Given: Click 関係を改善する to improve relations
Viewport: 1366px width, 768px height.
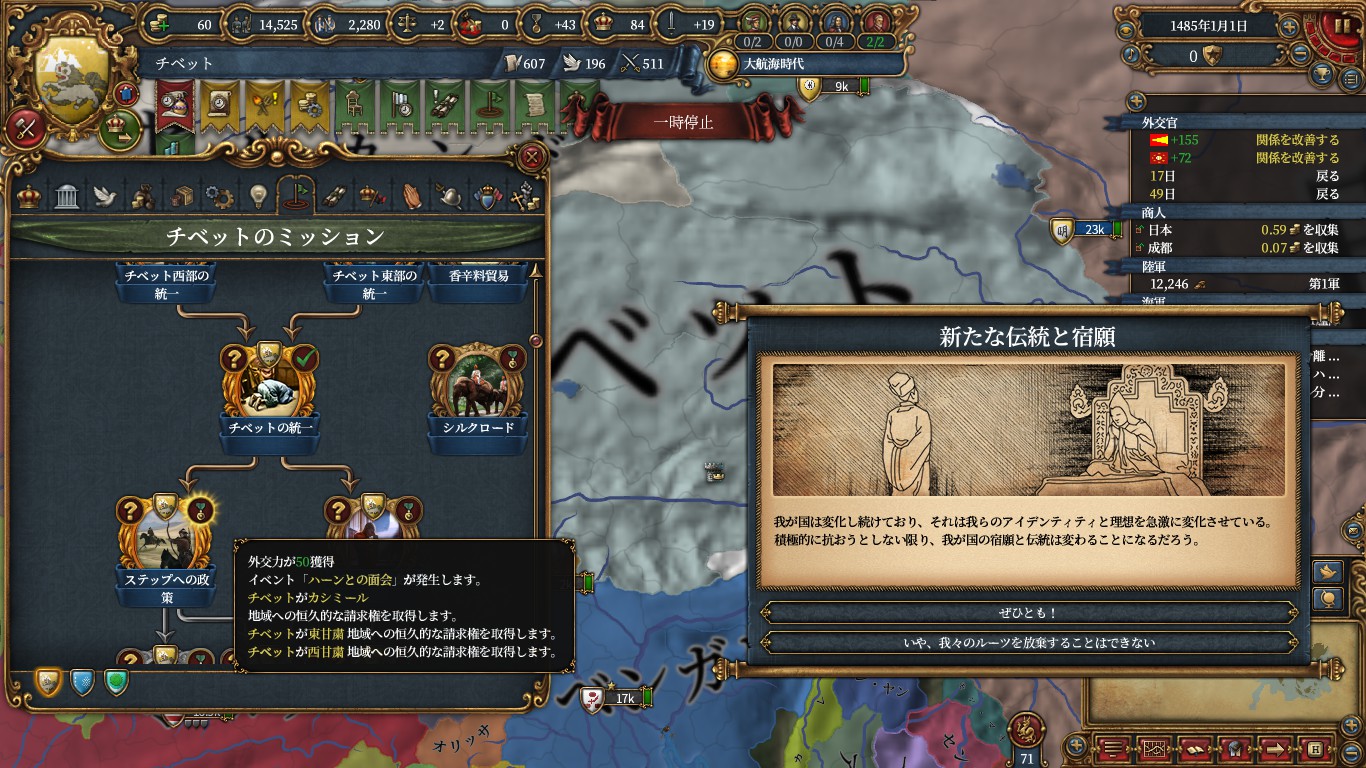Looking at the screenshot, I should pos(1297,140).
